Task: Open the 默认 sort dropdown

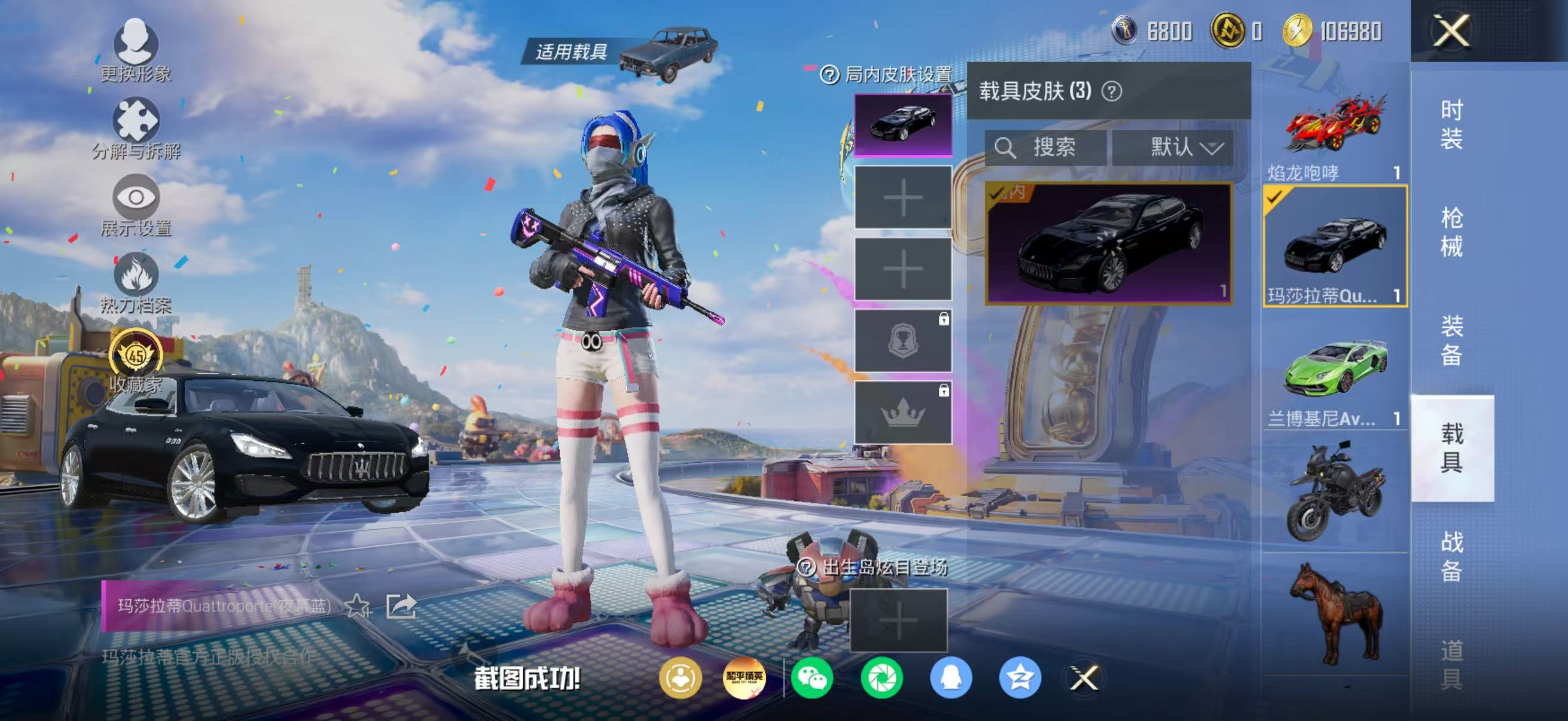Action: pyautogui.click(x=1173, y=147)
